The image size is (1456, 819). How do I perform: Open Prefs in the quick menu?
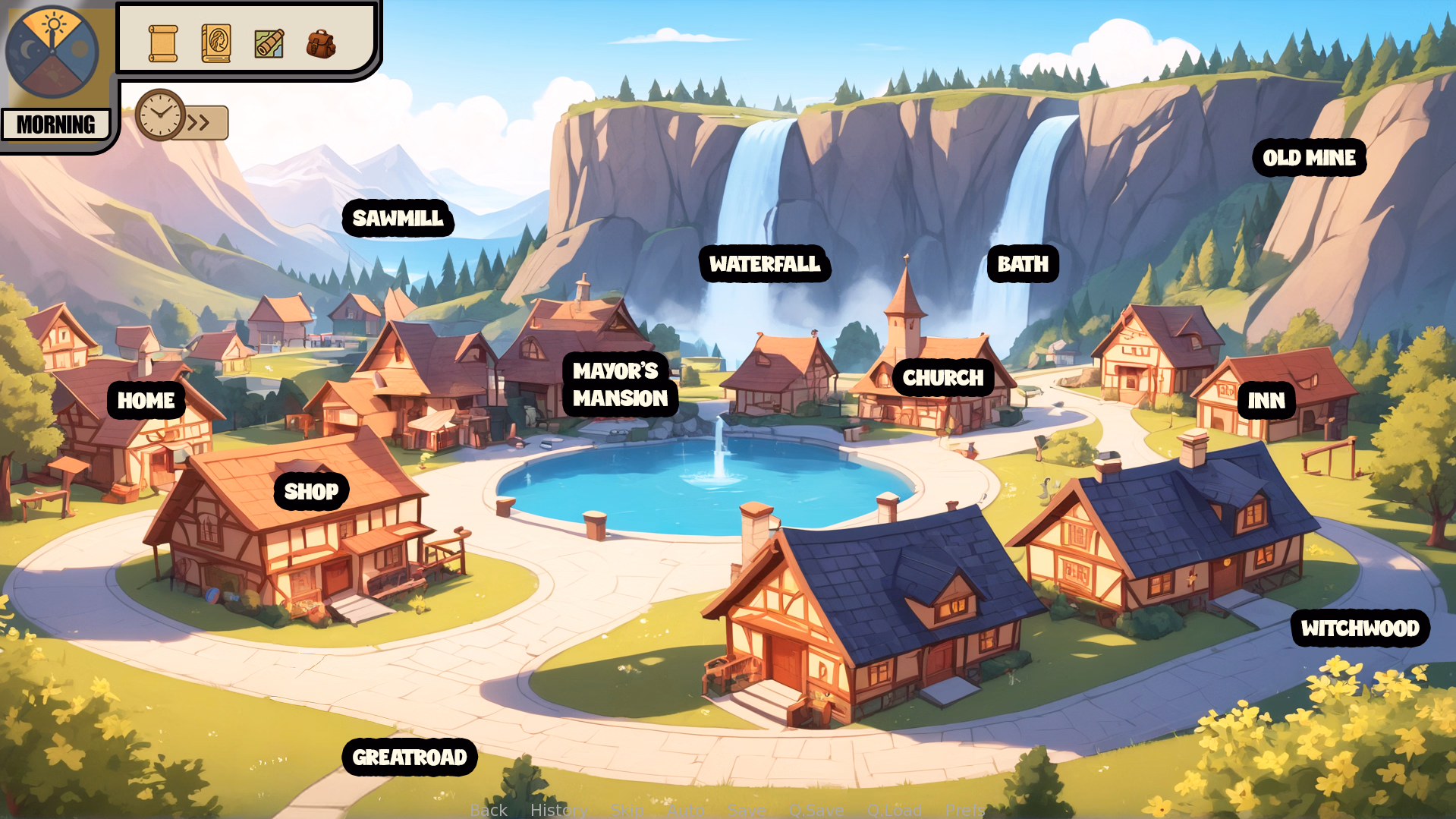964,810
